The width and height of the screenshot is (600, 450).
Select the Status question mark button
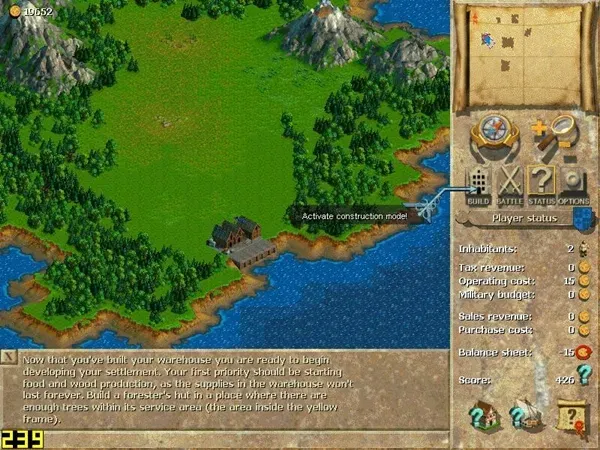541,184
